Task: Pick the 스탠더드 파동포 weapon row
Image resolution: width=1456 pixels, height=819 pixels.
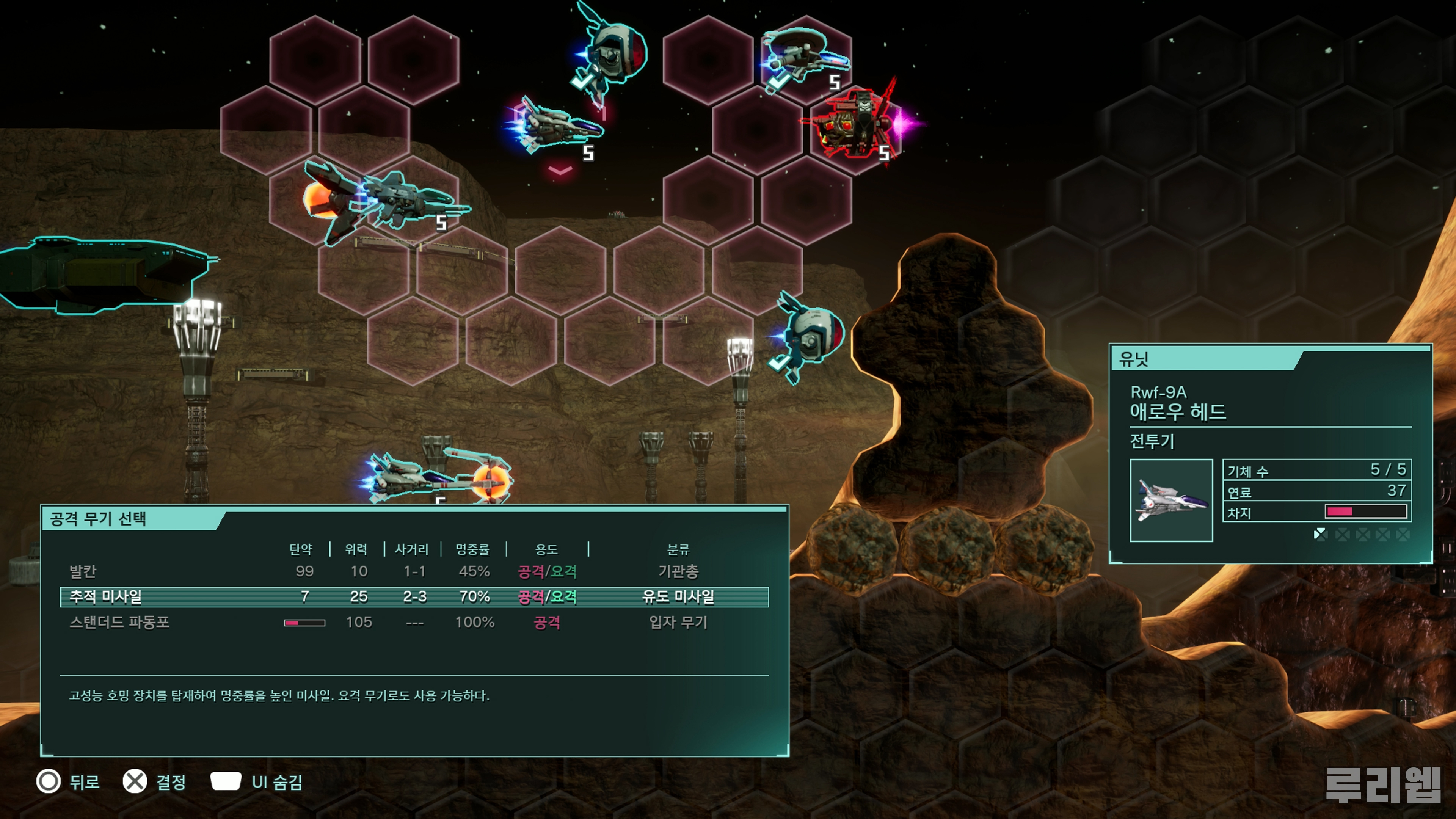Action: (x=414, y=622)
